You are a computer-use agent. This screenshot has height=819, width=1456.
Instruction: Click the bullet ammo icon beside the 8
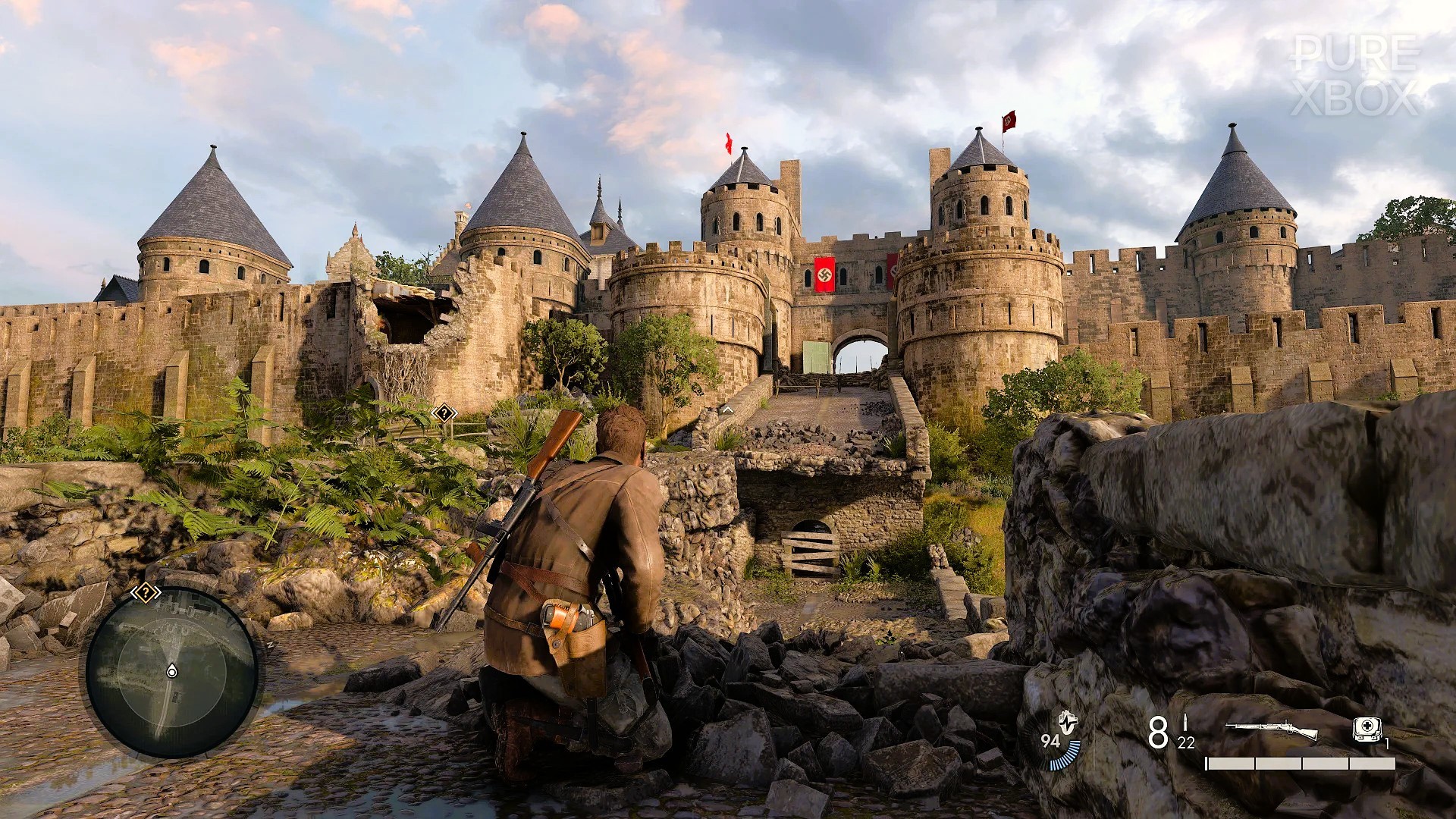point(1185,723)
